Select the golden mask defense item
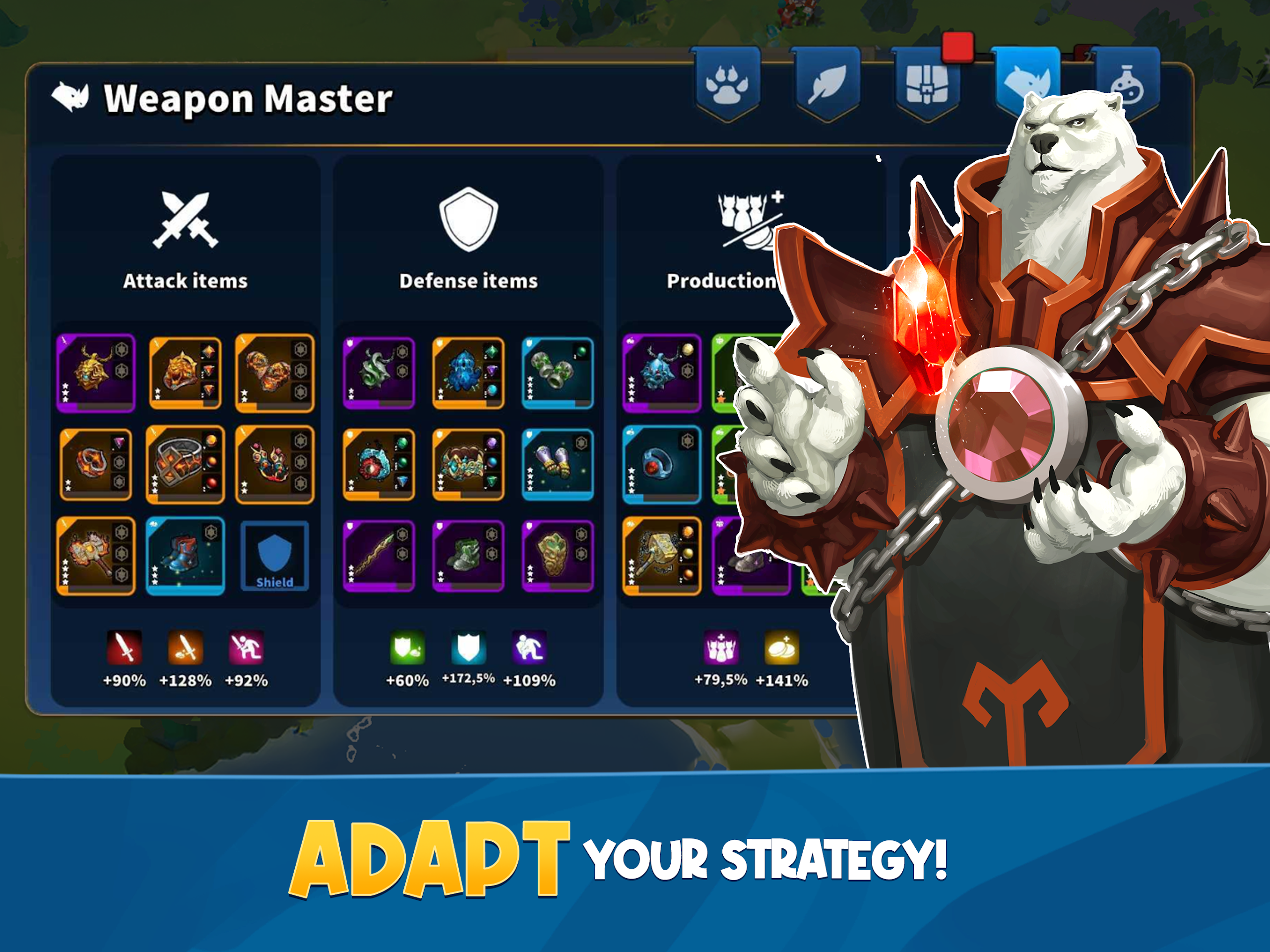Viewport: 1270px width, 952px height. 557,556
